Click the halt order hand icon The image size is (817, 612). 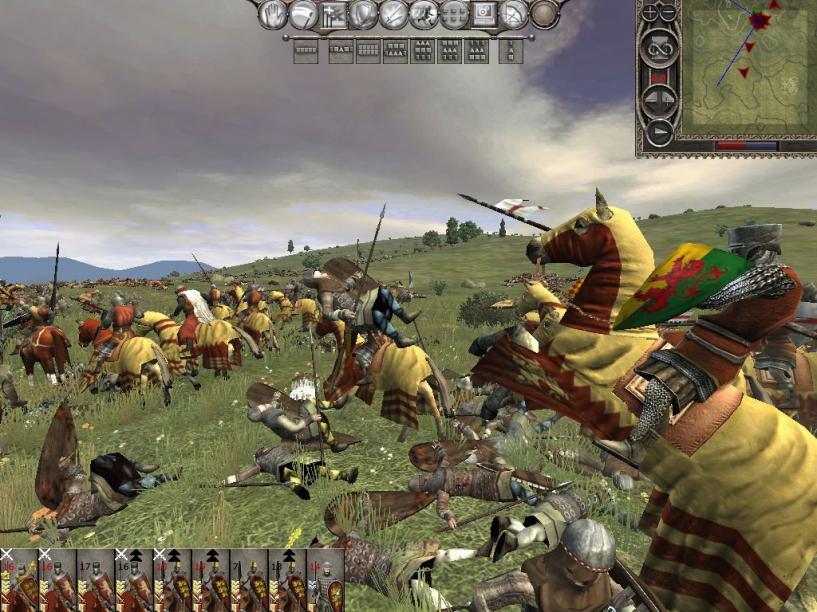tap(273, 14)
